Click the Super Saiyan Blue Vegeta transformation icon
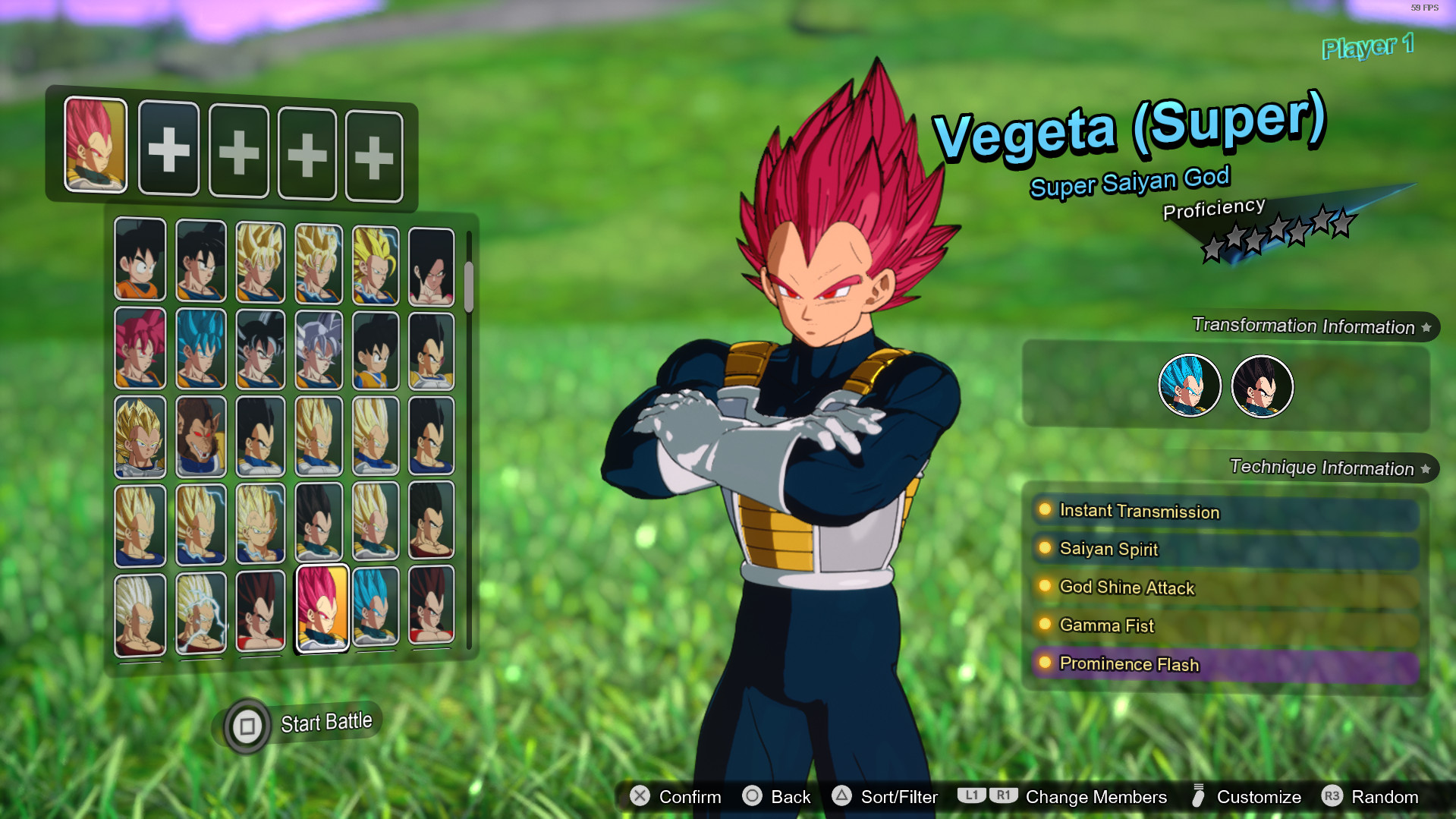The width and height of the screenshot is (1456, 819). (1190, 386)
